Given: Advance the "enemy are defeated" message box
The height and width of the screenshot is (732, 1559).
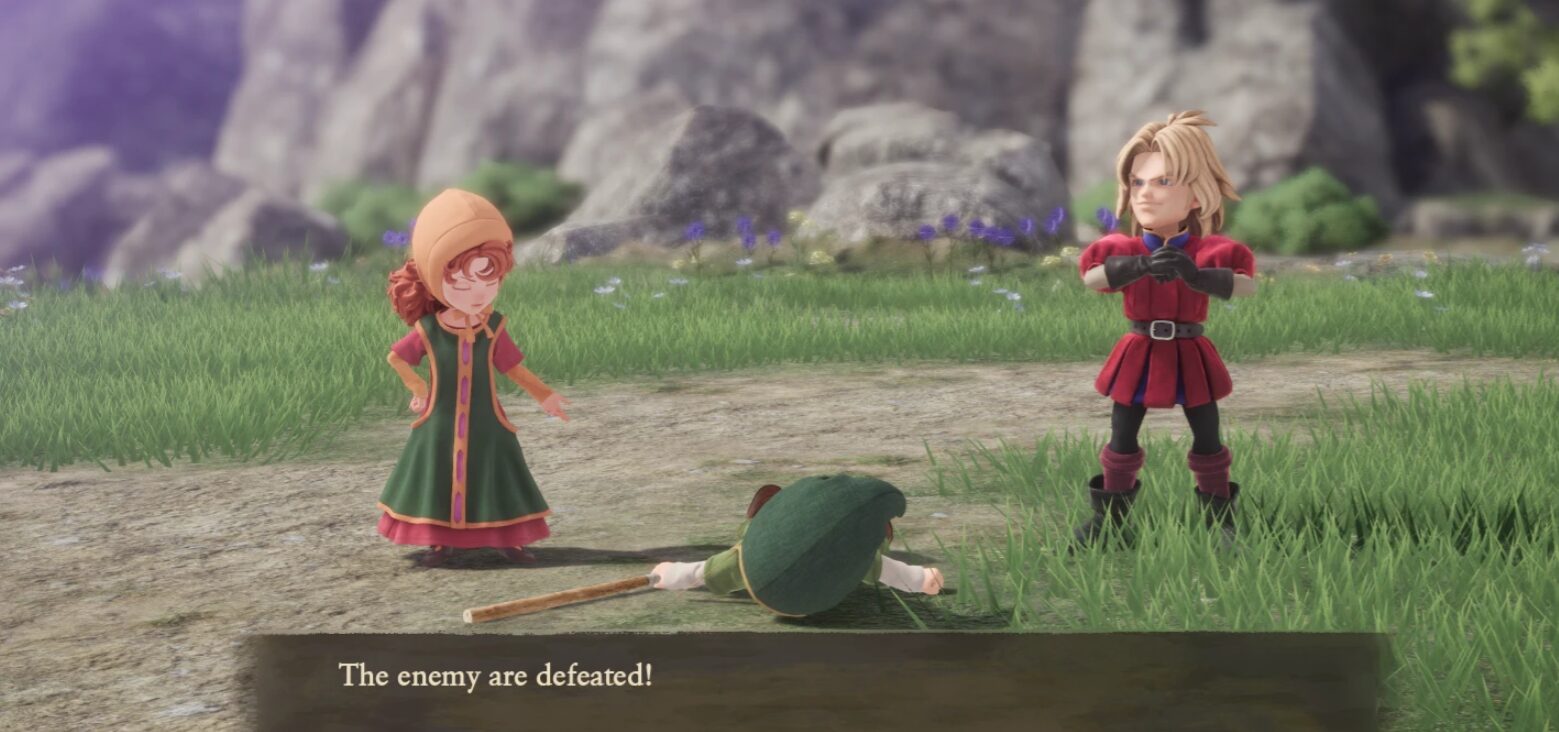Looking at the screenshot, I should pos(812,679).
